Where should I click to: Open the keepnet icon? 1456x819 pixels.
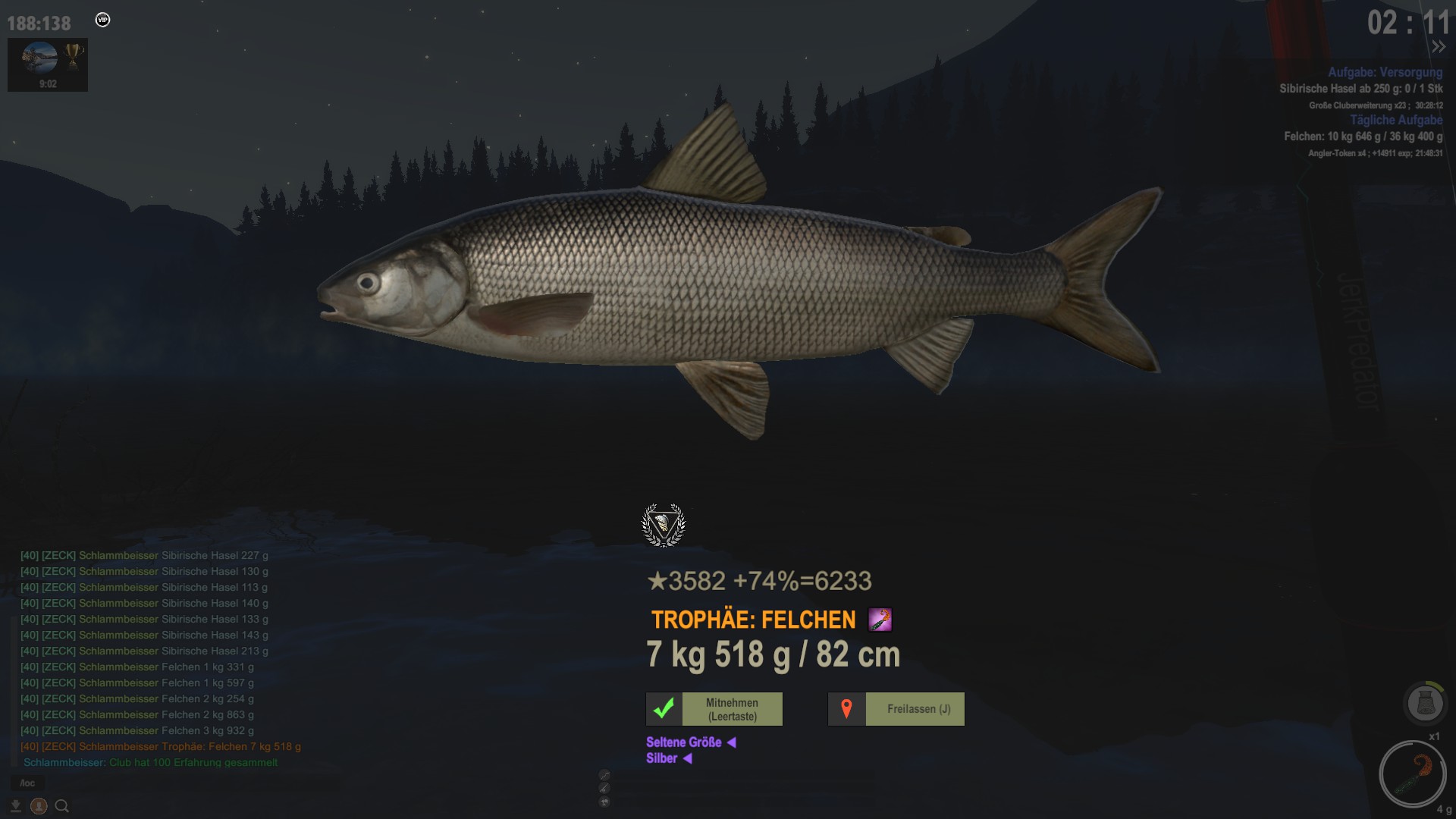(x=1425, y=703)
